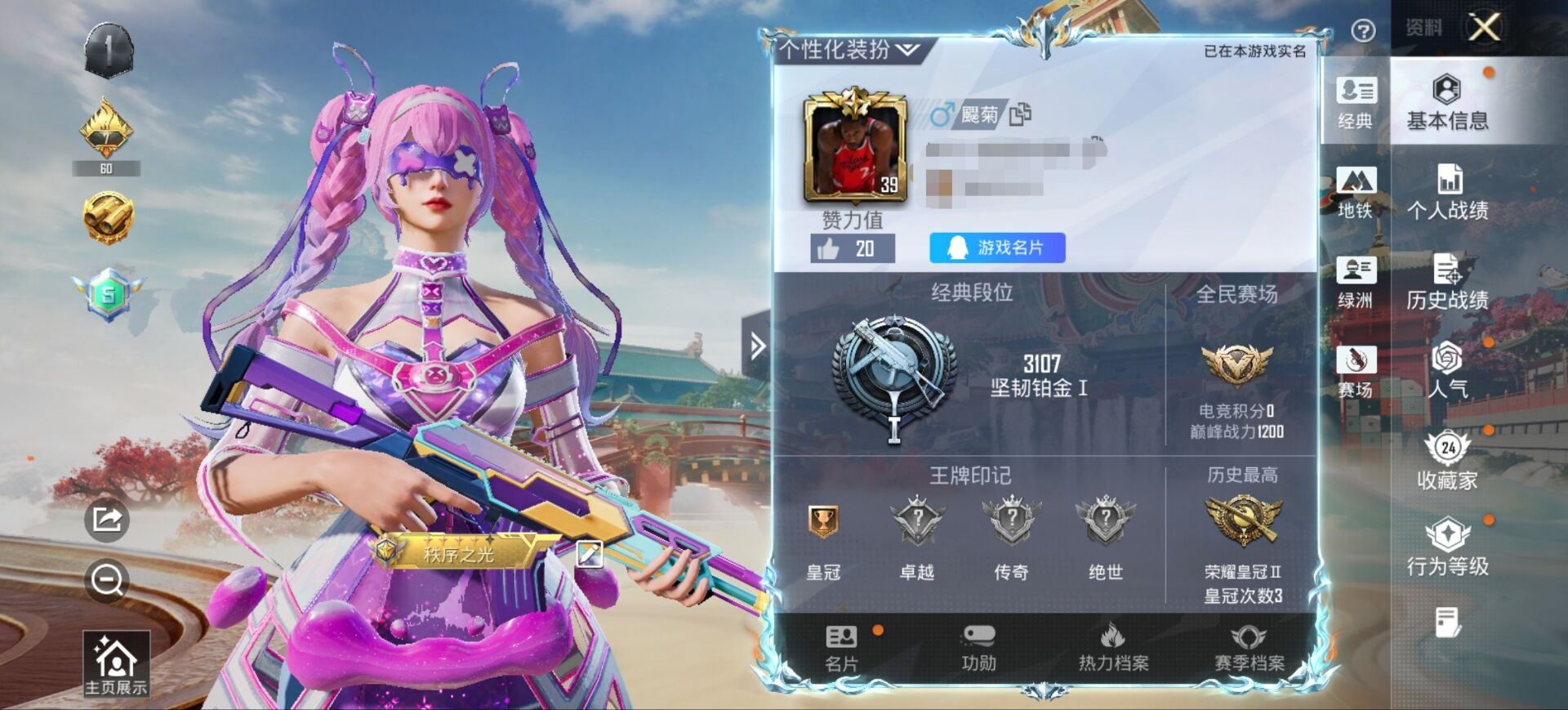Open the 名片 bottom tab
1568x710 pixels.
tap(841, 648)
